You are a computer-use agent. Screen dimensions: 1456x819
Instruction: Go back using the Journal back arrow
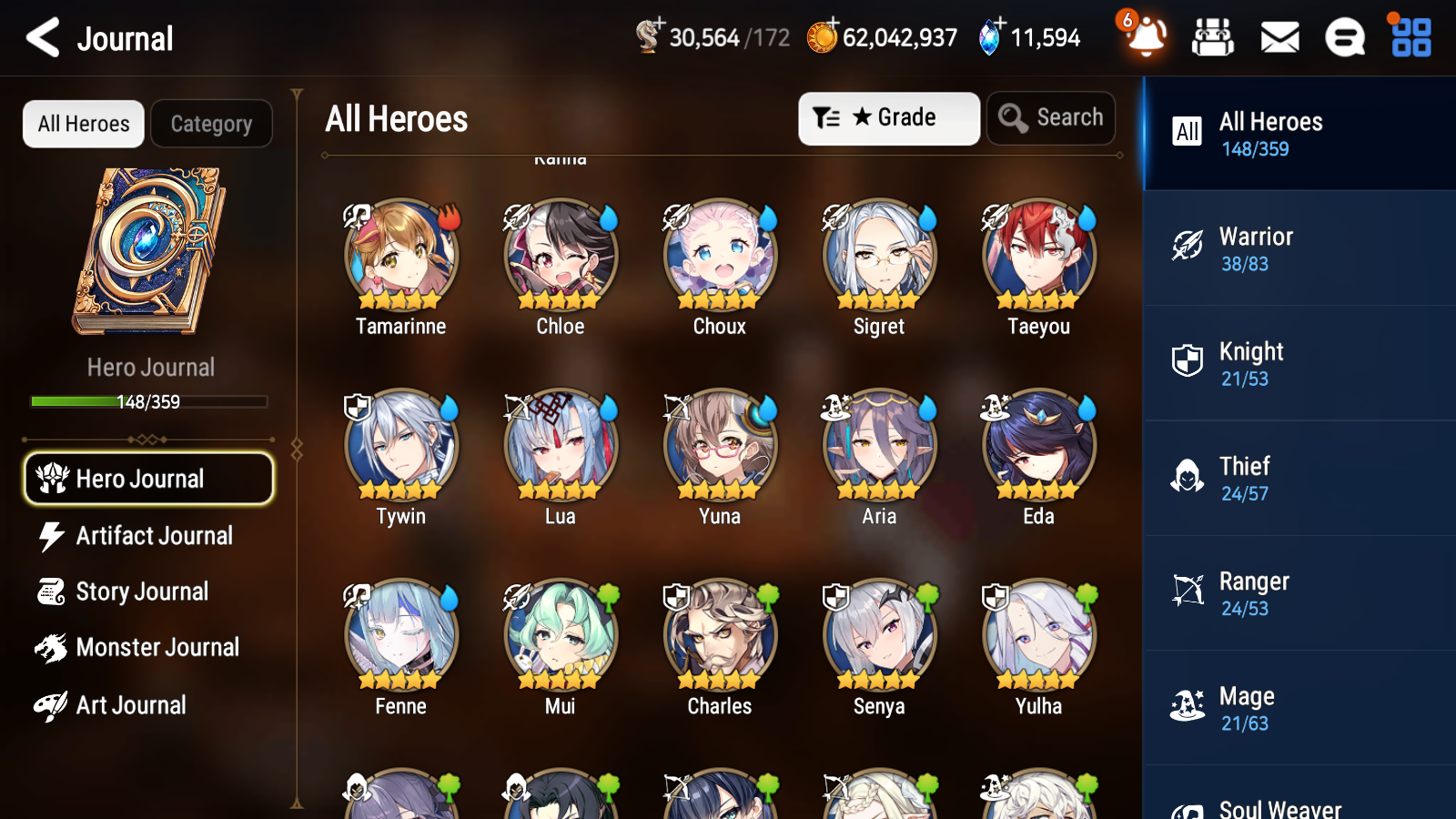(41, 37)
